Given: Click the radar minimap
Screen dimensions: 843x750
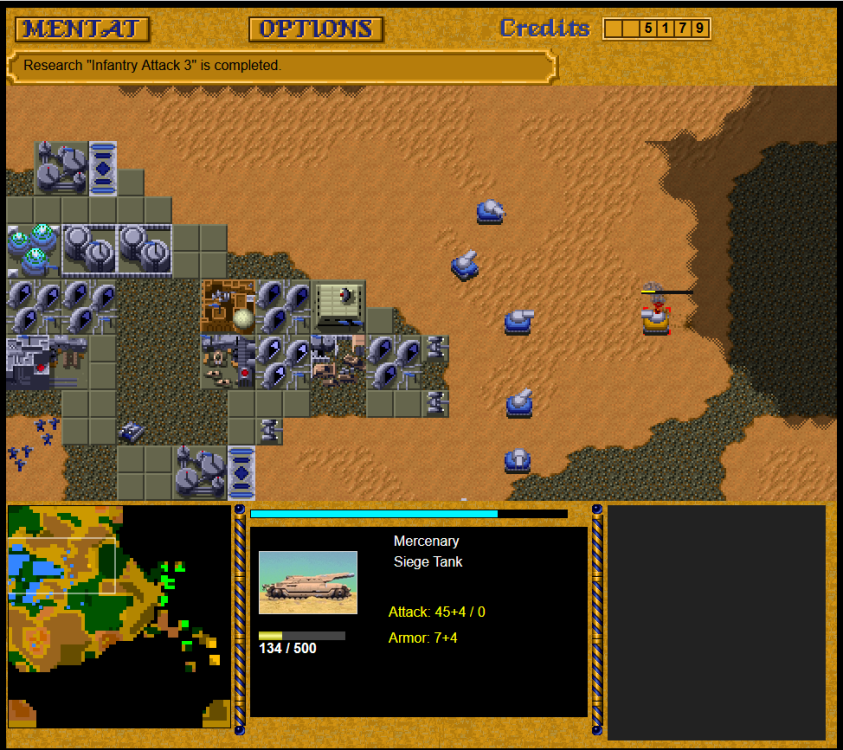Looking at the screenshot, I should tap(118, 616).
